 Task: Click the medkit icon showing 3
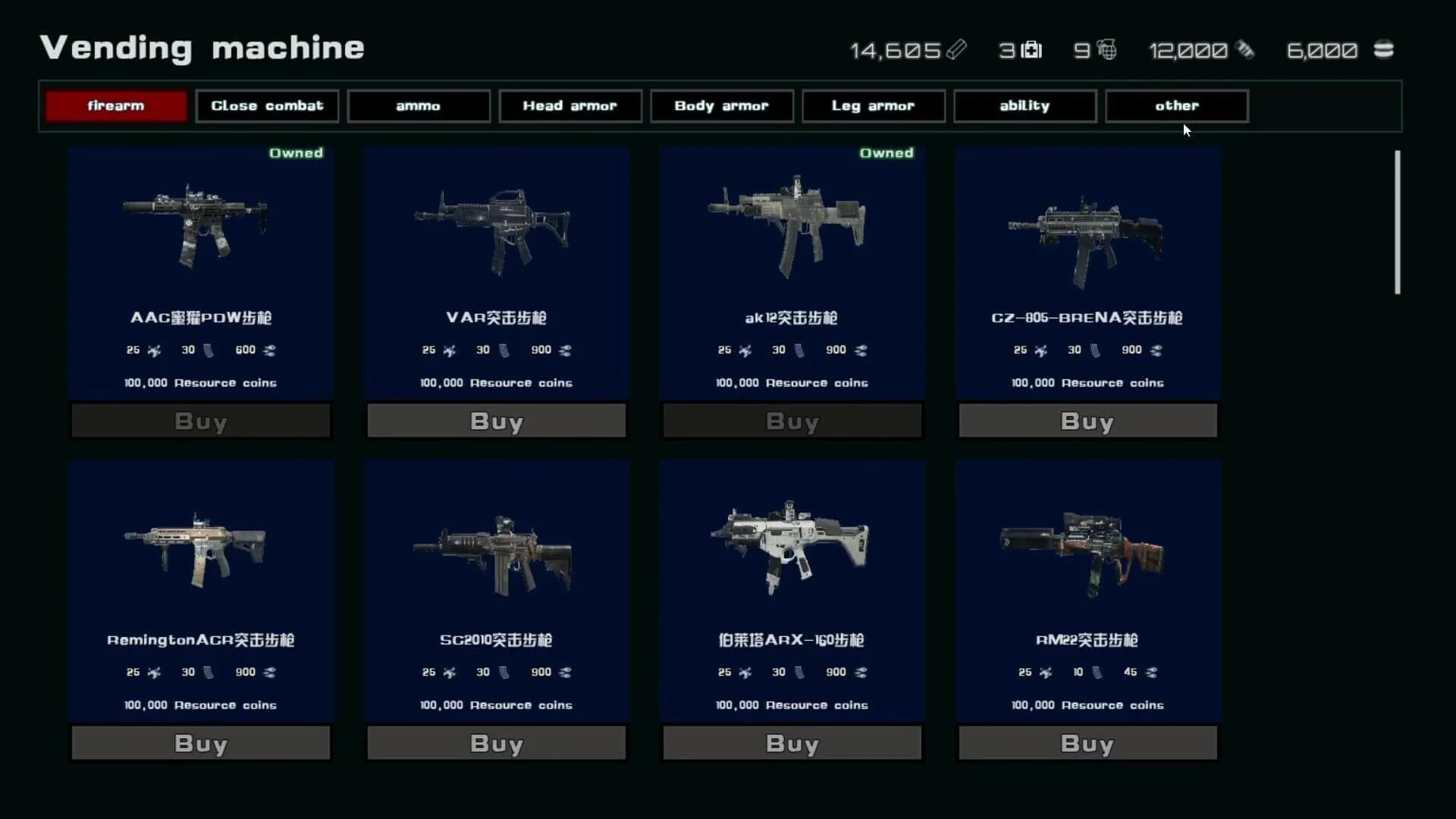point(1031,50)
